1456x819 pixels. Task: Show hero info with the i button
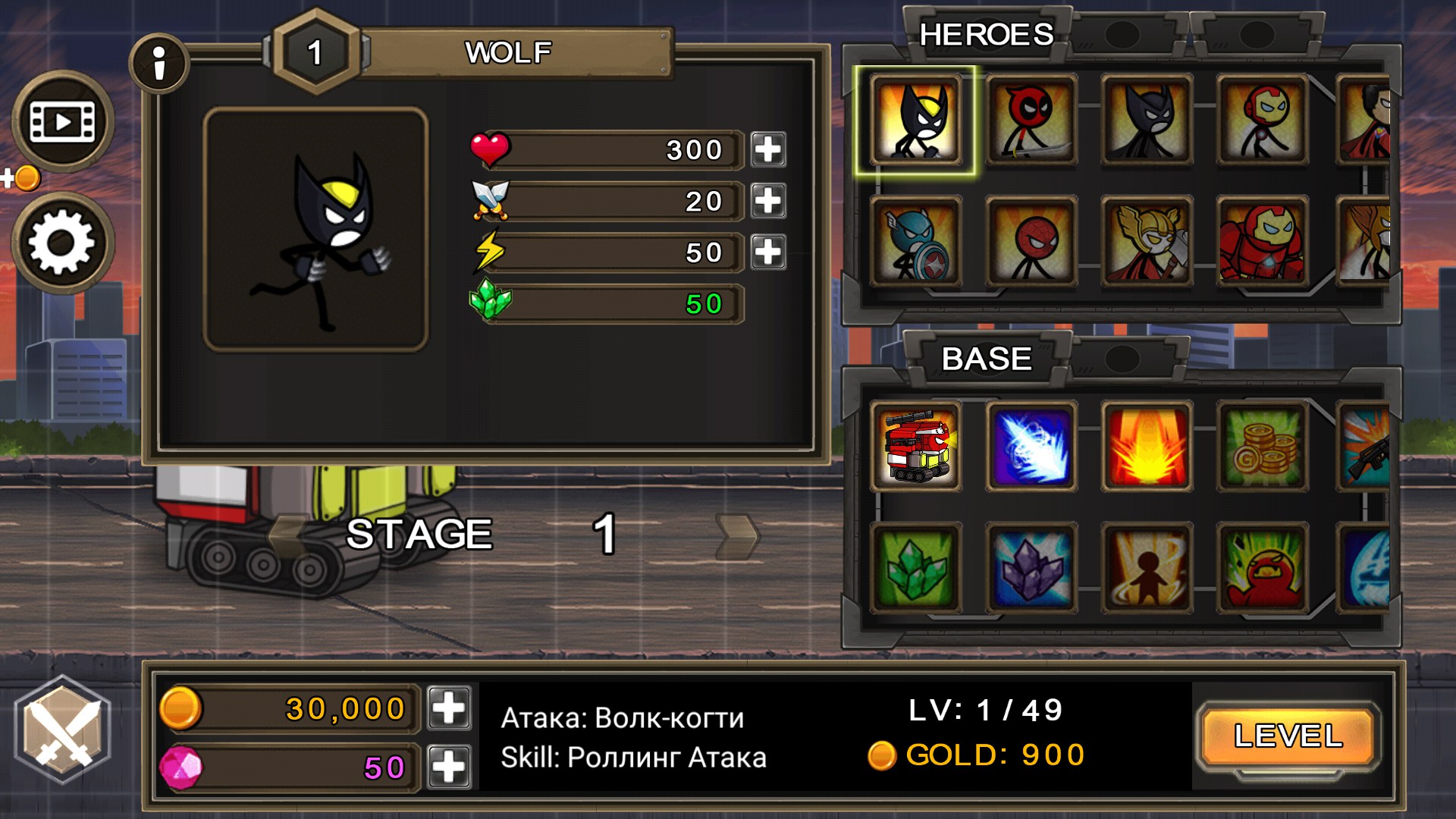coord(159,64)
